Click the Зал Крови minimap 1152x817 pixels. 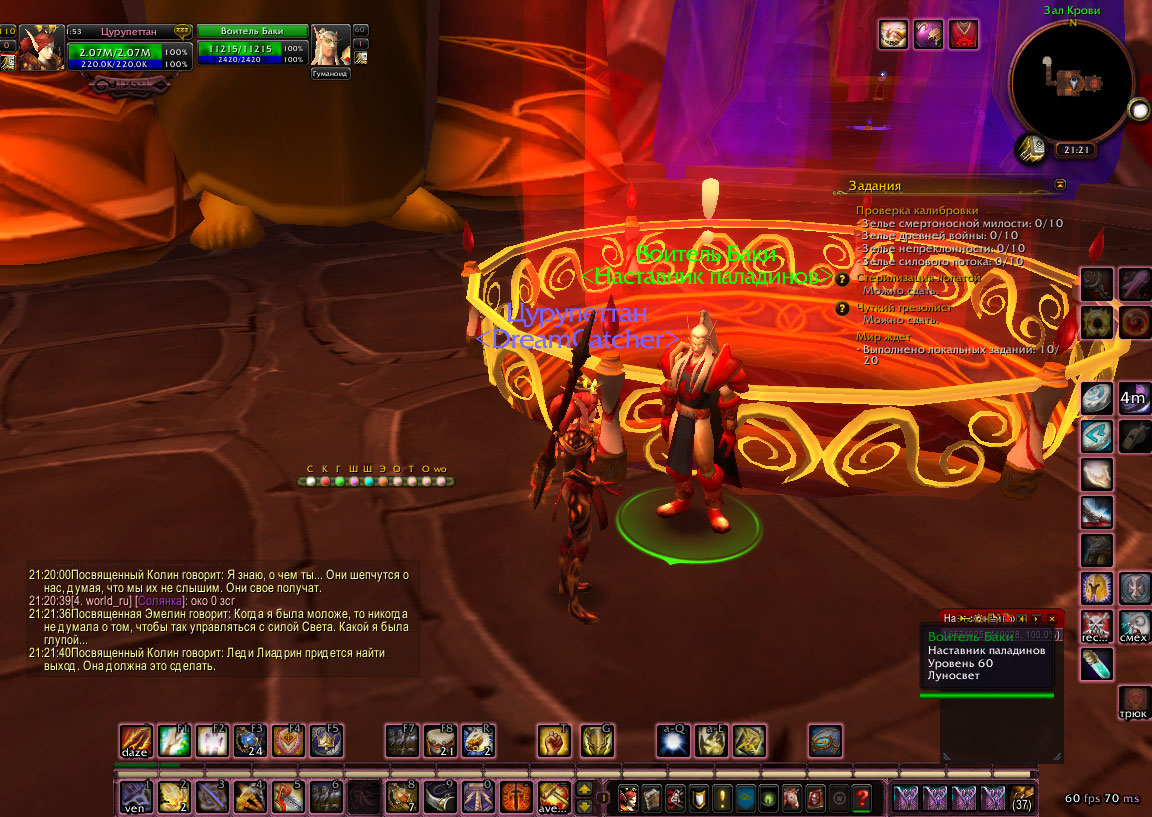coord(1072,81)
